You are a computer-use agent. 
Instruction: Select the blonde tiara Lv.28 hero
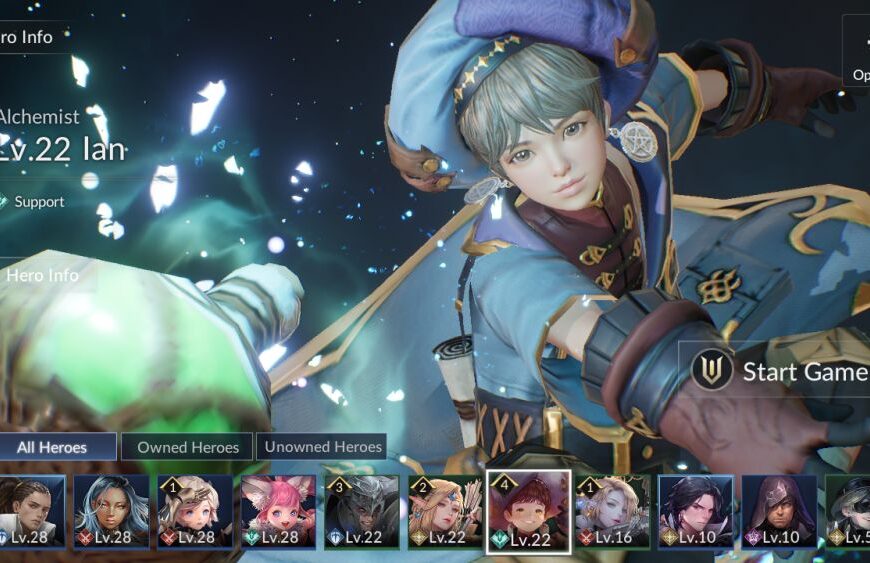[194, 511]
